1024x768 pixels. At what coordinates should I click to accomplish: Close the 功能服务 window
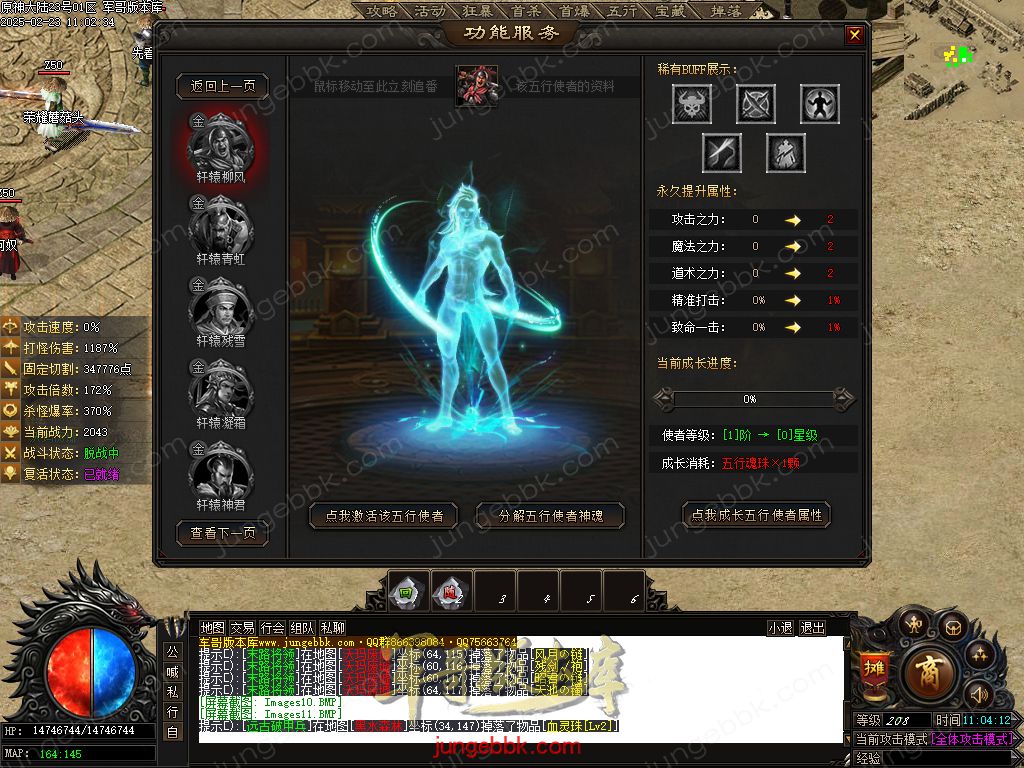[x=854, y=35]
